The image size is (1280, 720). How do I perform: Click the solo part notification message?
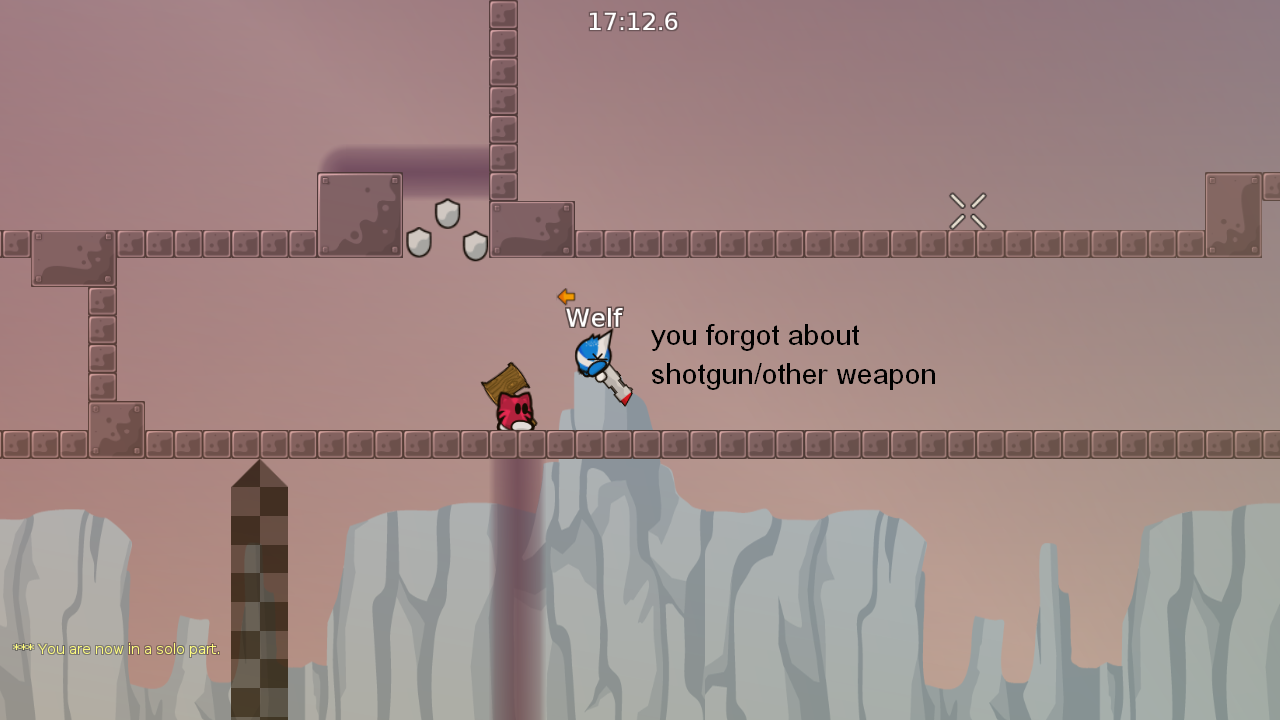coord(113,649)
